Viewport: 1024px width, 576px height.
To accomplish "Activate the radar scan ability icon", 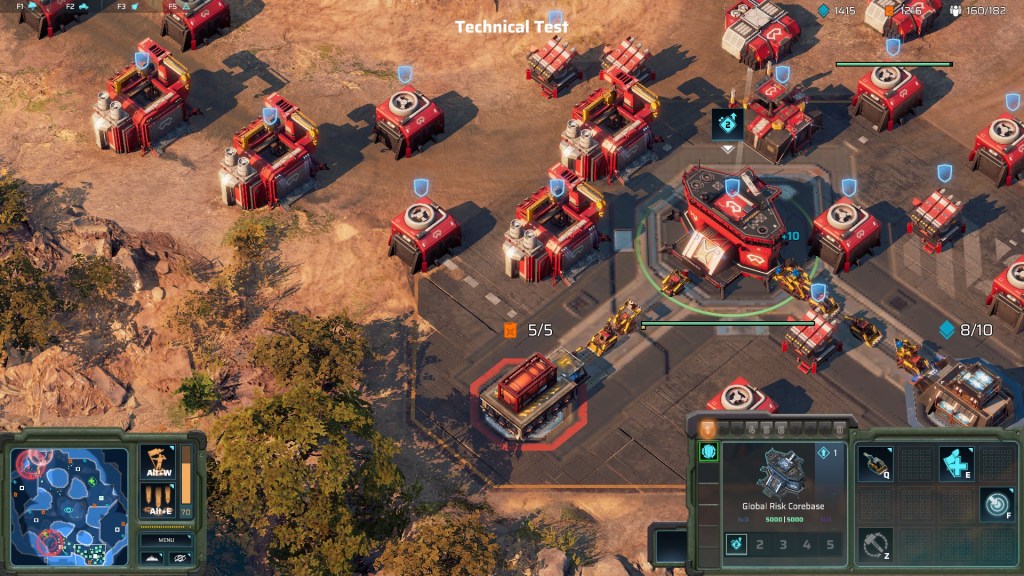I will 995,504.
